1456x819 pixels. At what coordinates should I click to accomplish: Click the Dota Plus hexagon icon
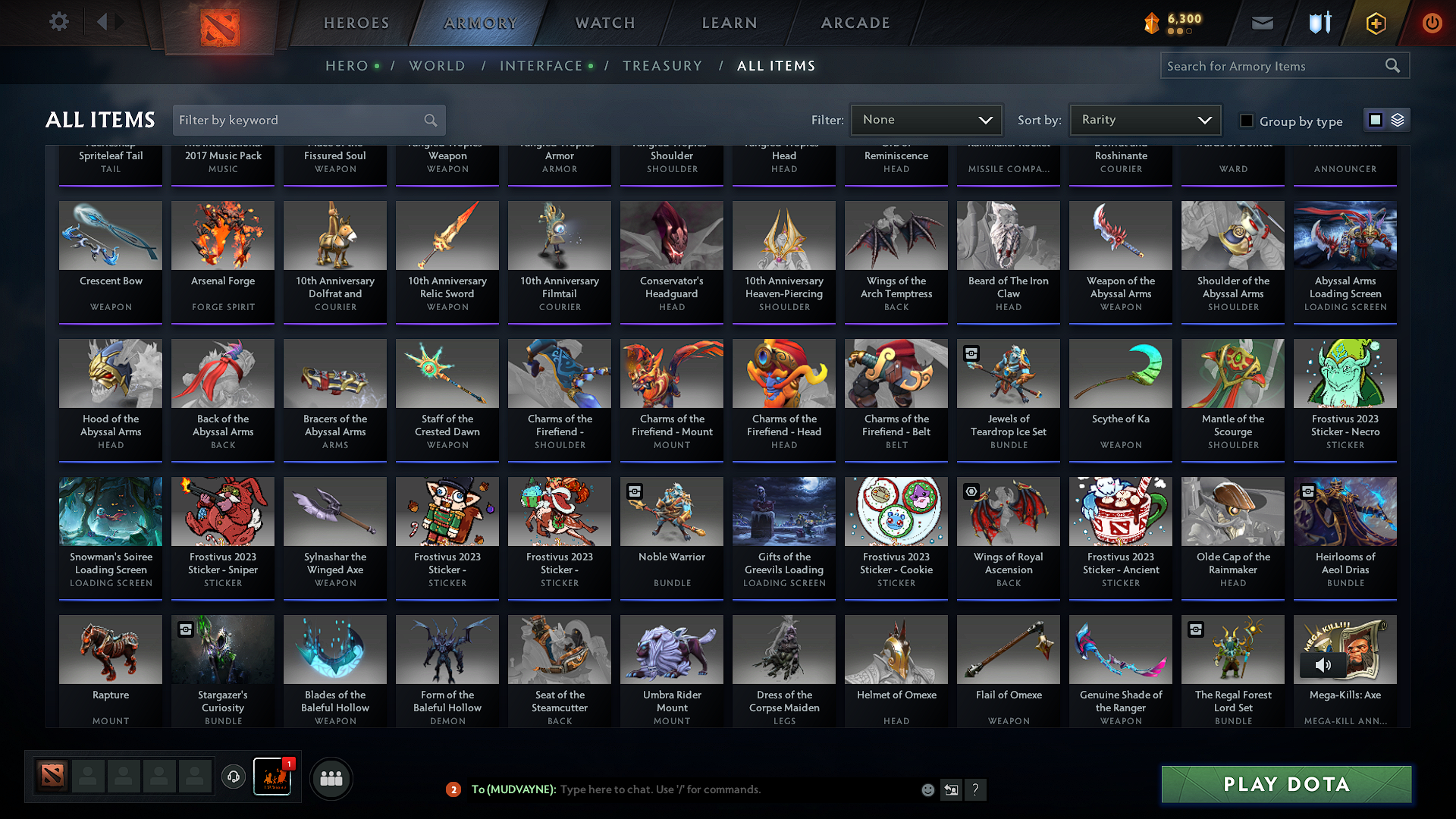1375,23
